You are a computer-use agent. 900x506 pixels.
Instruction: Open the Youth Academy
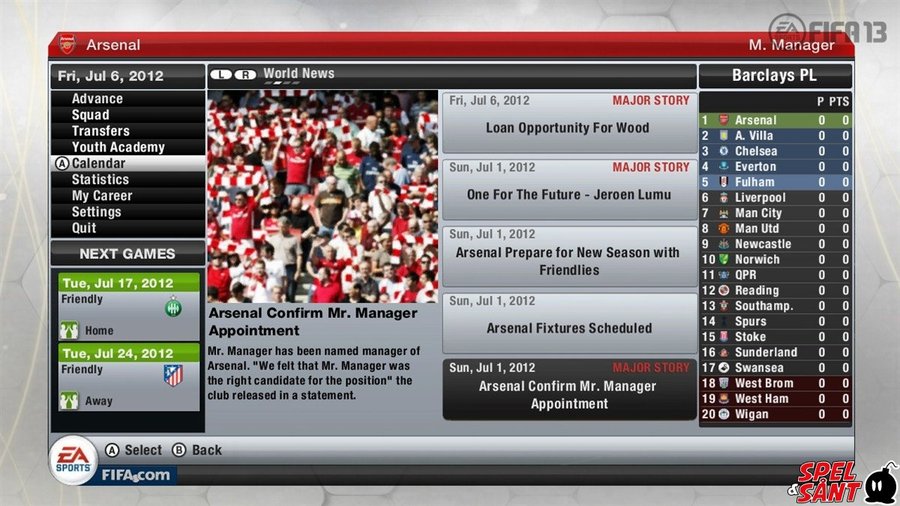[118, 147]
